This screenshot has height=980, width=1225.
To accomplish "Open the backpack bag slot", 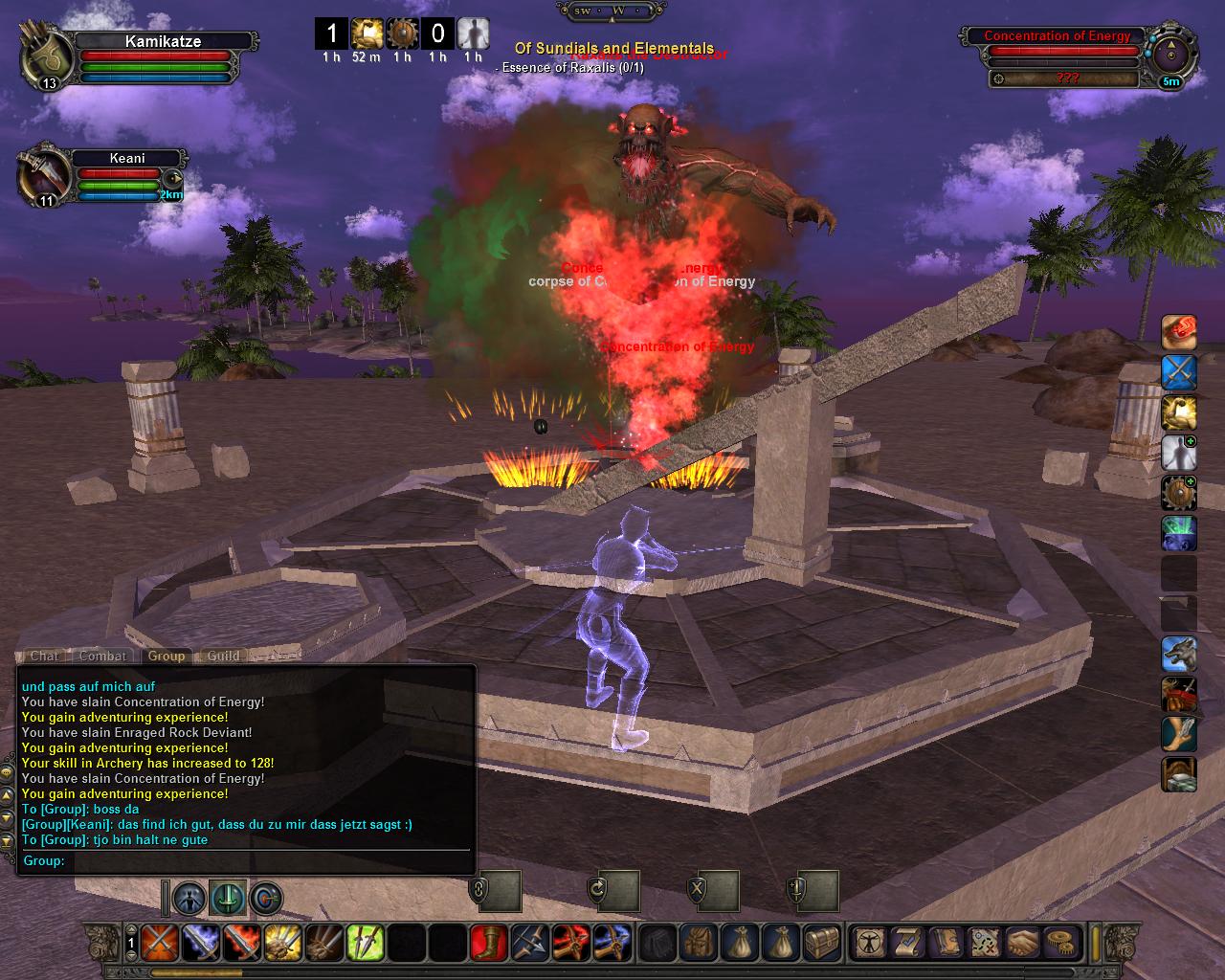I will point(697,943).
